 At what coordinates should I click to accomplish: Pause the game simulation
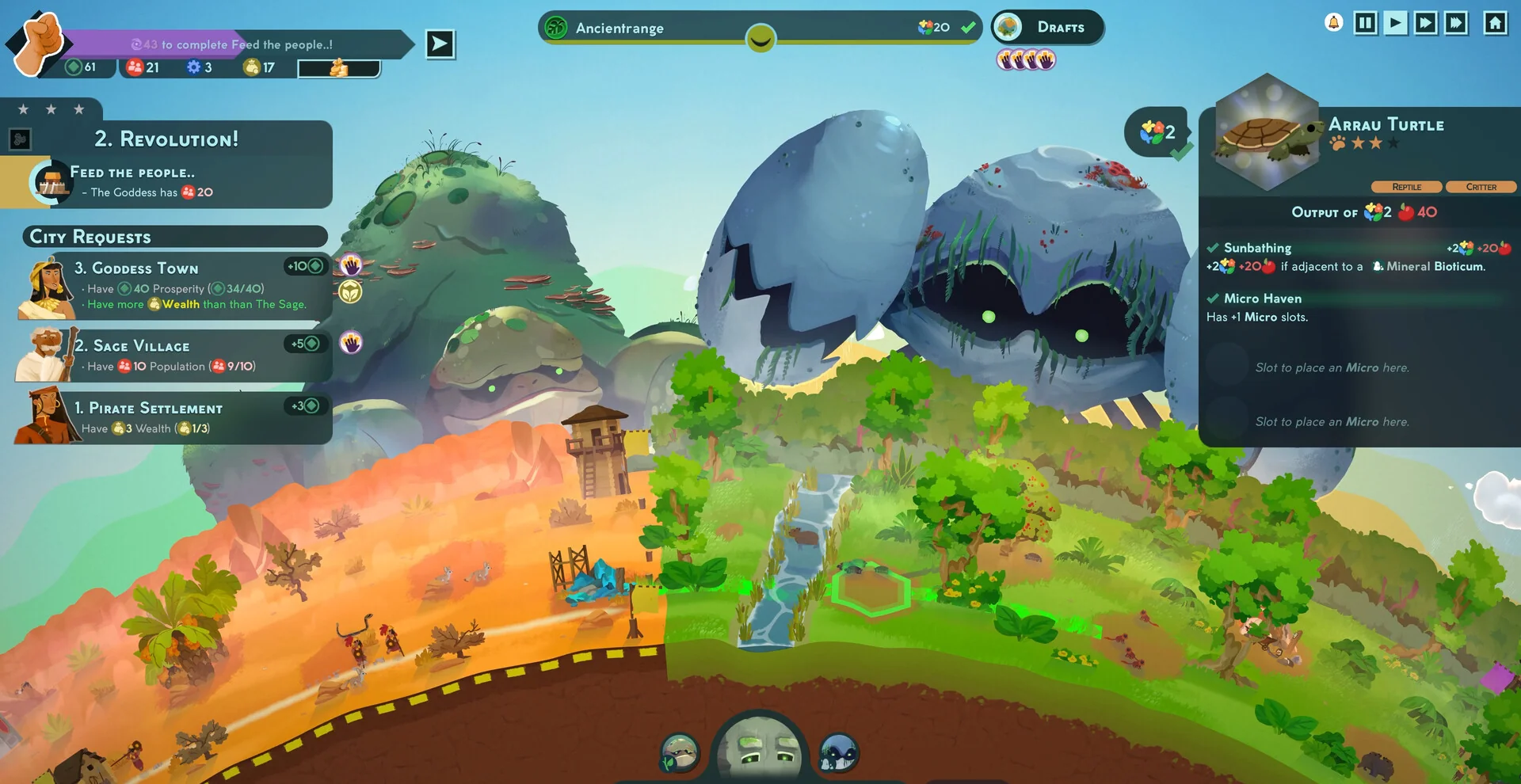1366,23
